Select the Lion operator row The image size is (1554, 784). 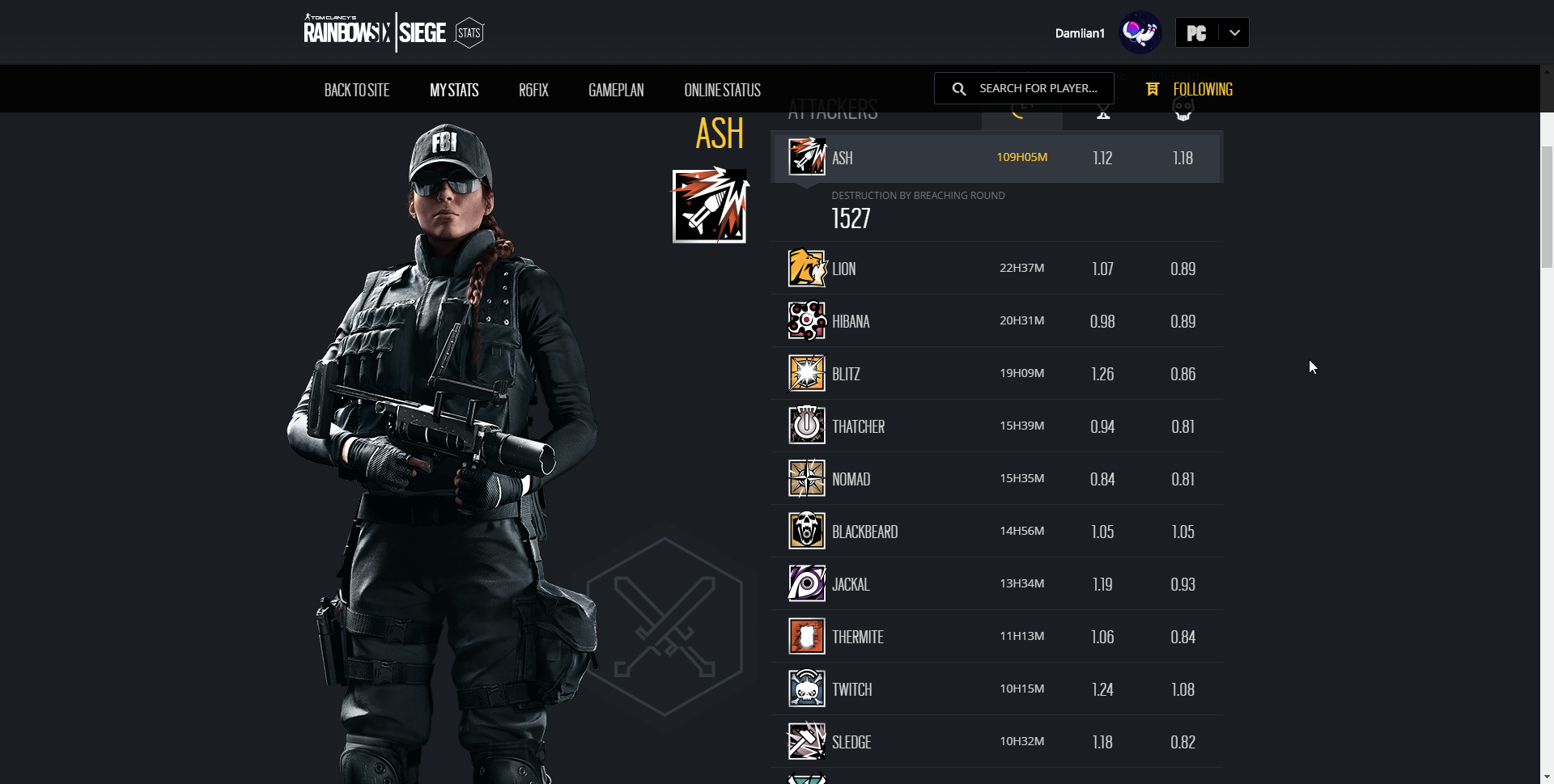tap(996, 269)
